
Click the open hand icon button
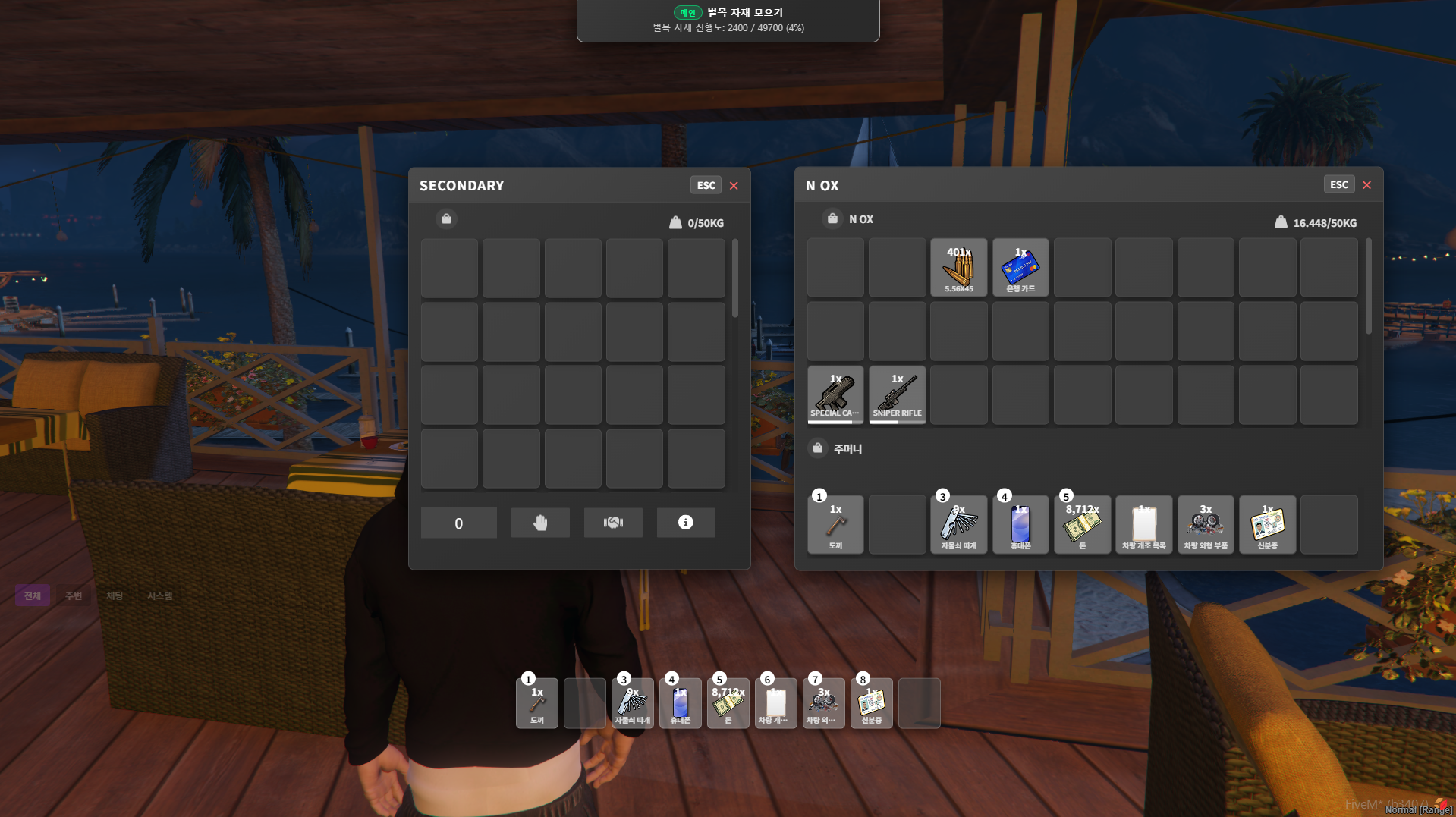[540, 523]
